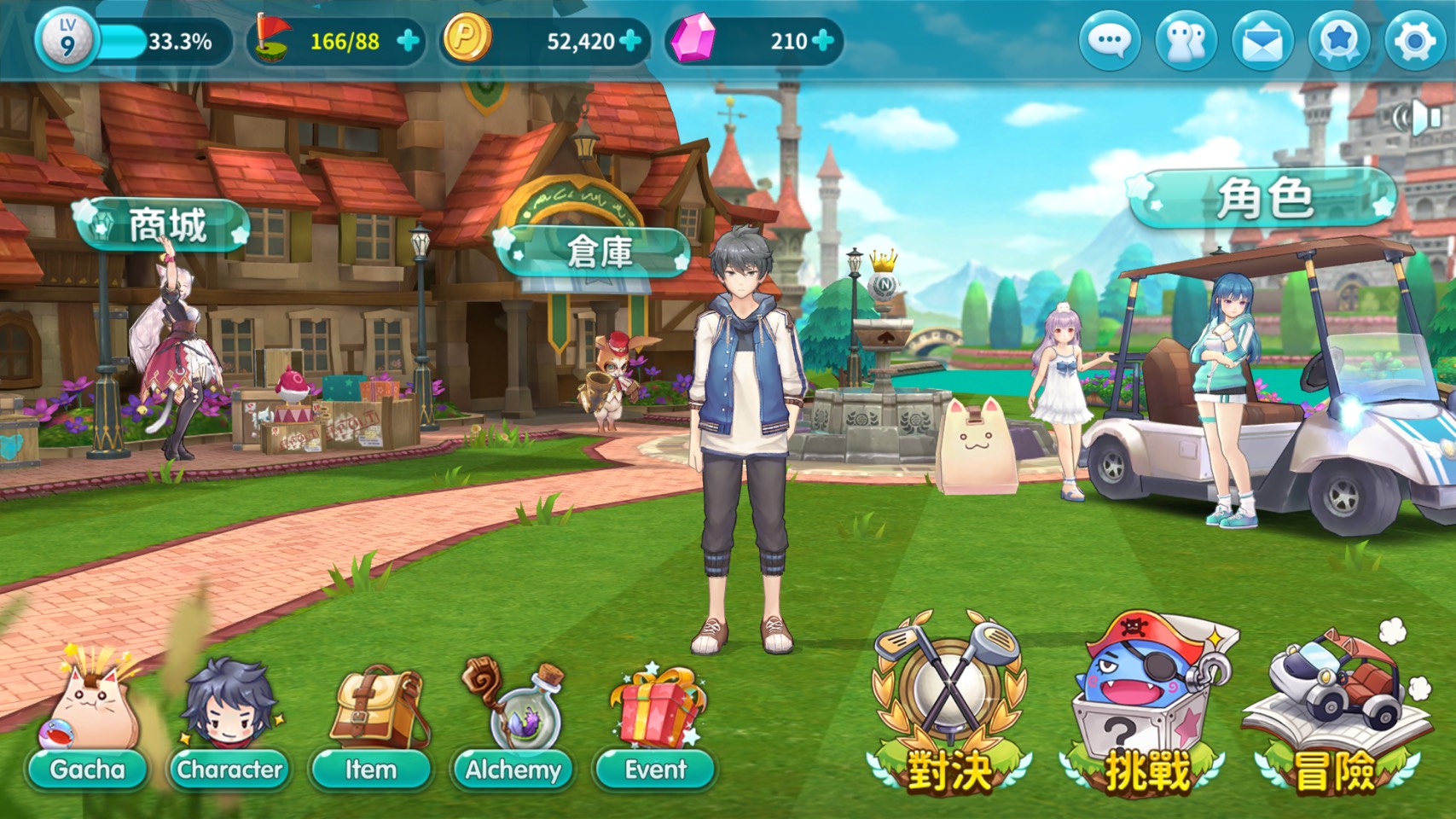Check the mailbox envelope icon
This screenshot has width=1456, height=819.
point(1262,41)
